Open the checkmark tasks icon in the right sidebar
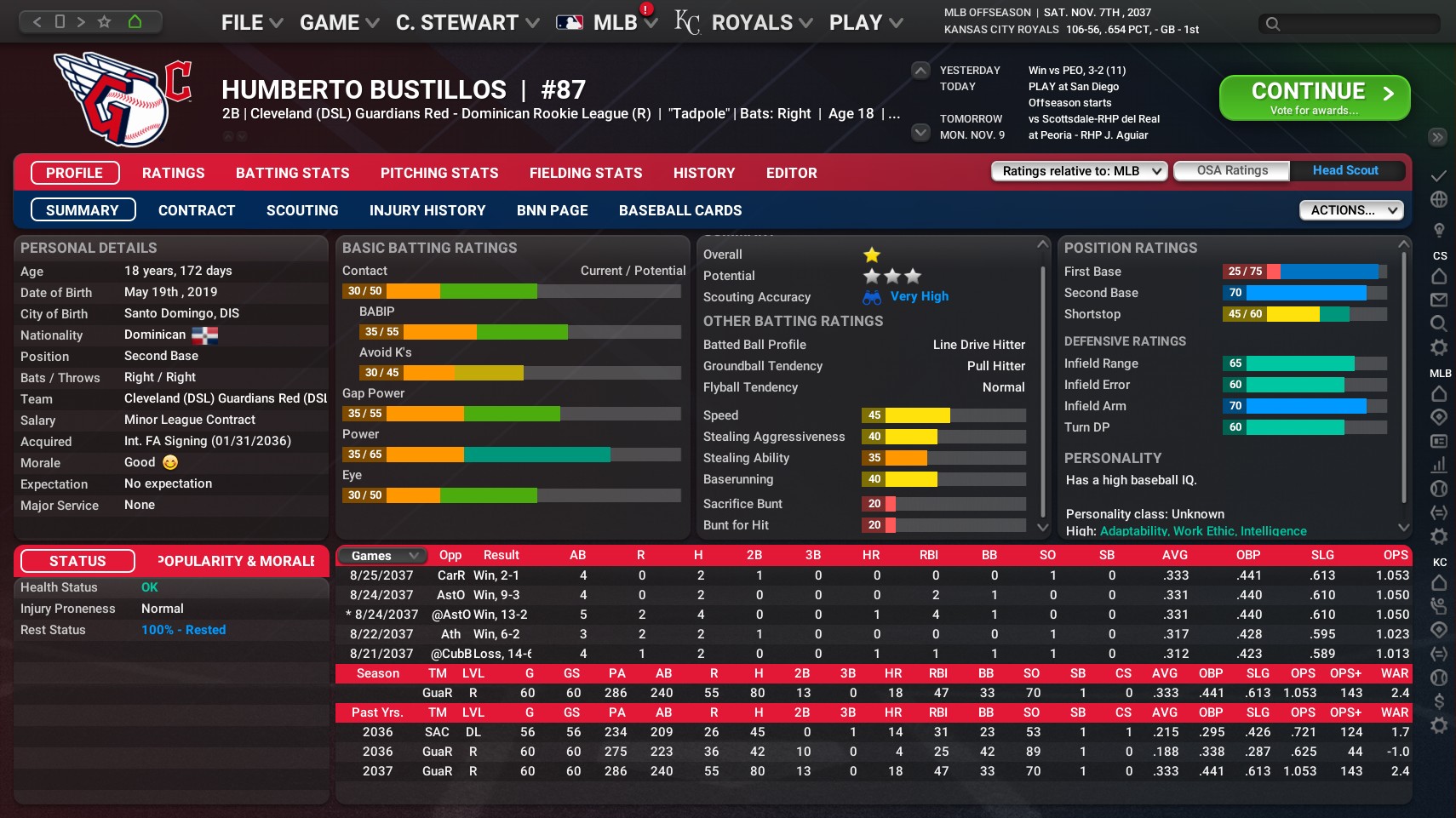This screenshot has height=818, width=1456. click(x=1437, y=176)
